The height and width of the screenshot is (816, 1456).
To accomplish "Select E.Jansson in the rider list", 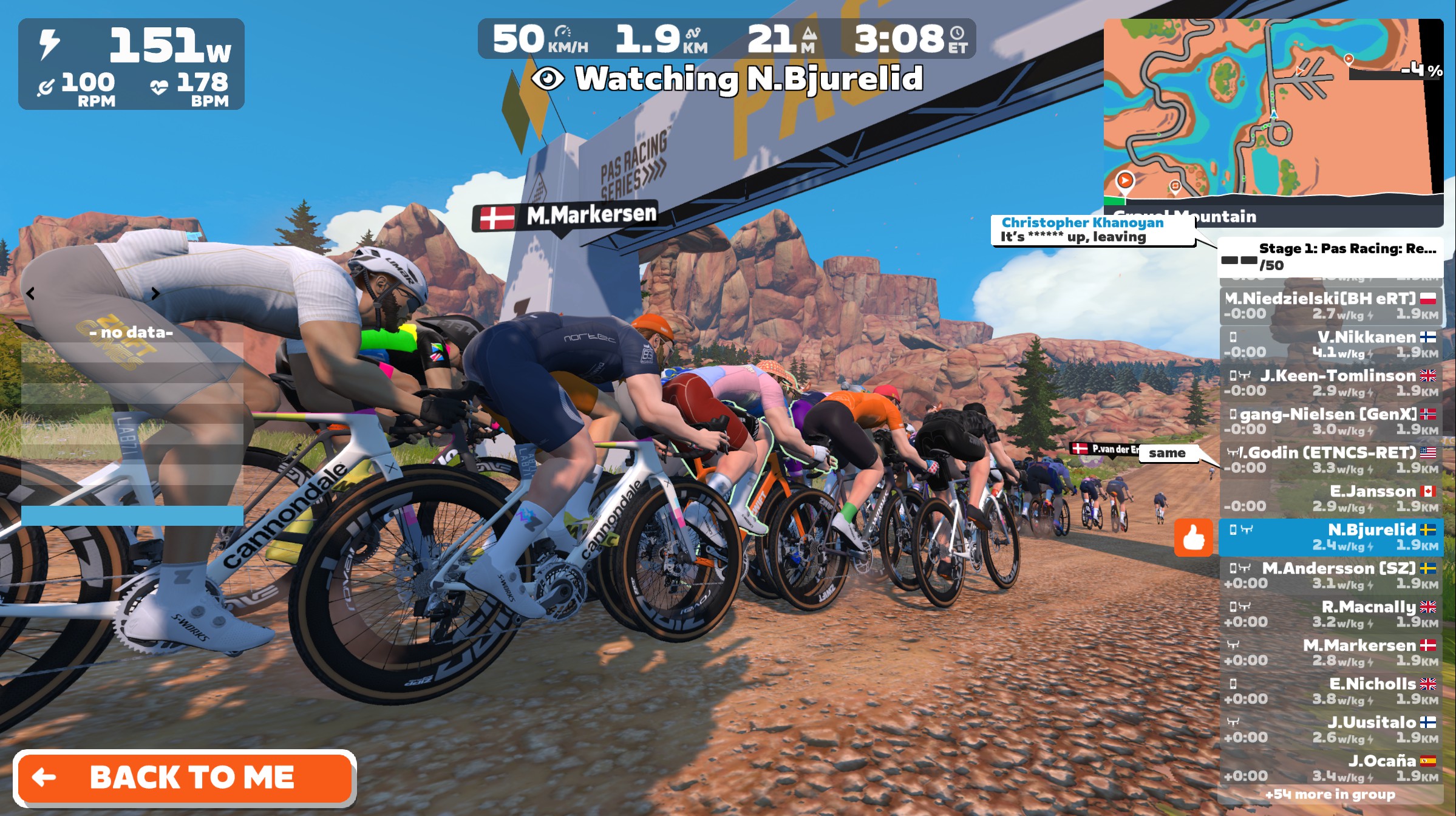I will coord(1330,498).
